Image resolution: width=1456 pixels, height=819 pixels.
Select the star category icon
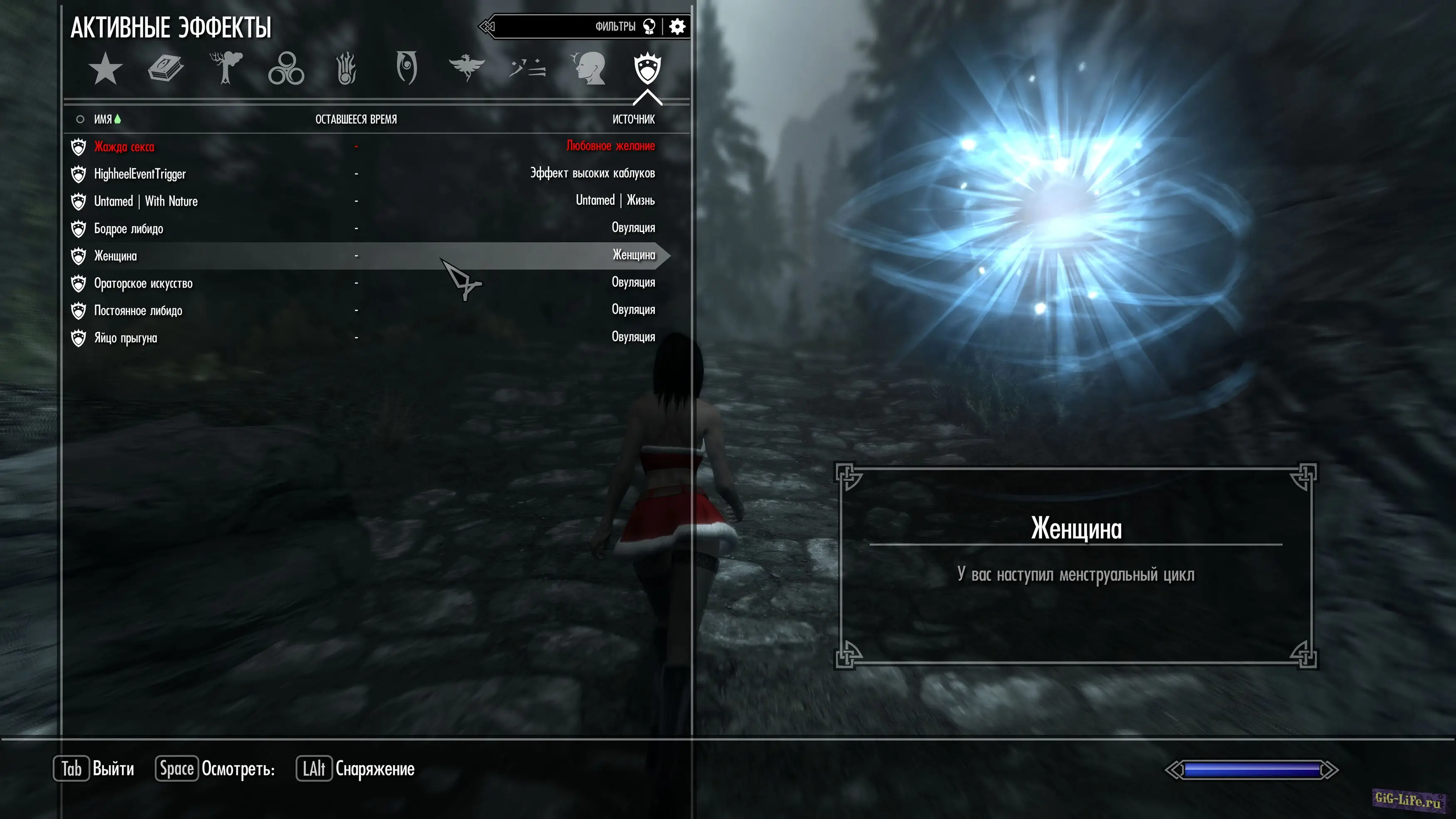(105, 69)
